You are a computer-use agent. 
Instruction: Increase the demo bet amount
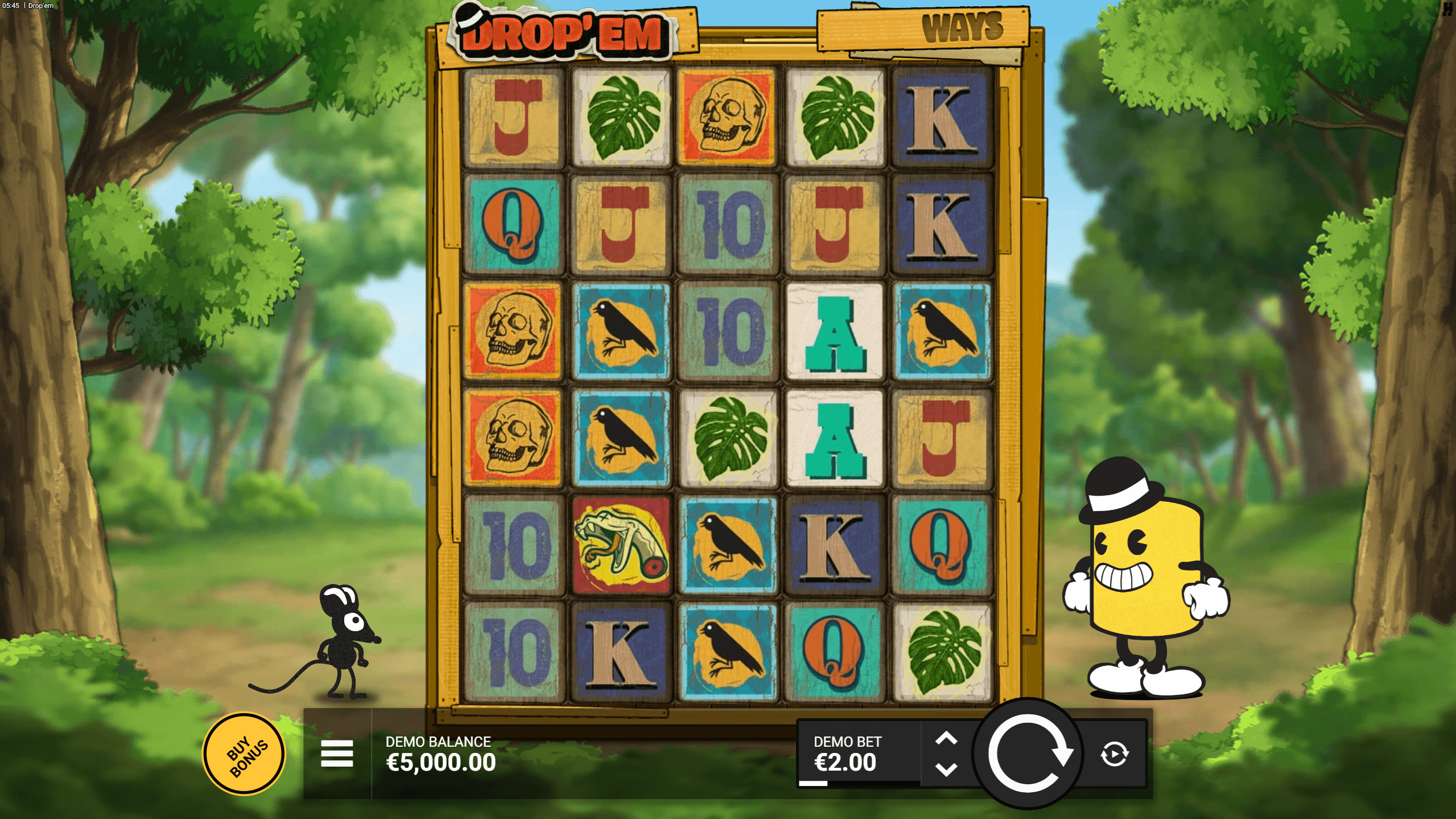pos(946,739)
